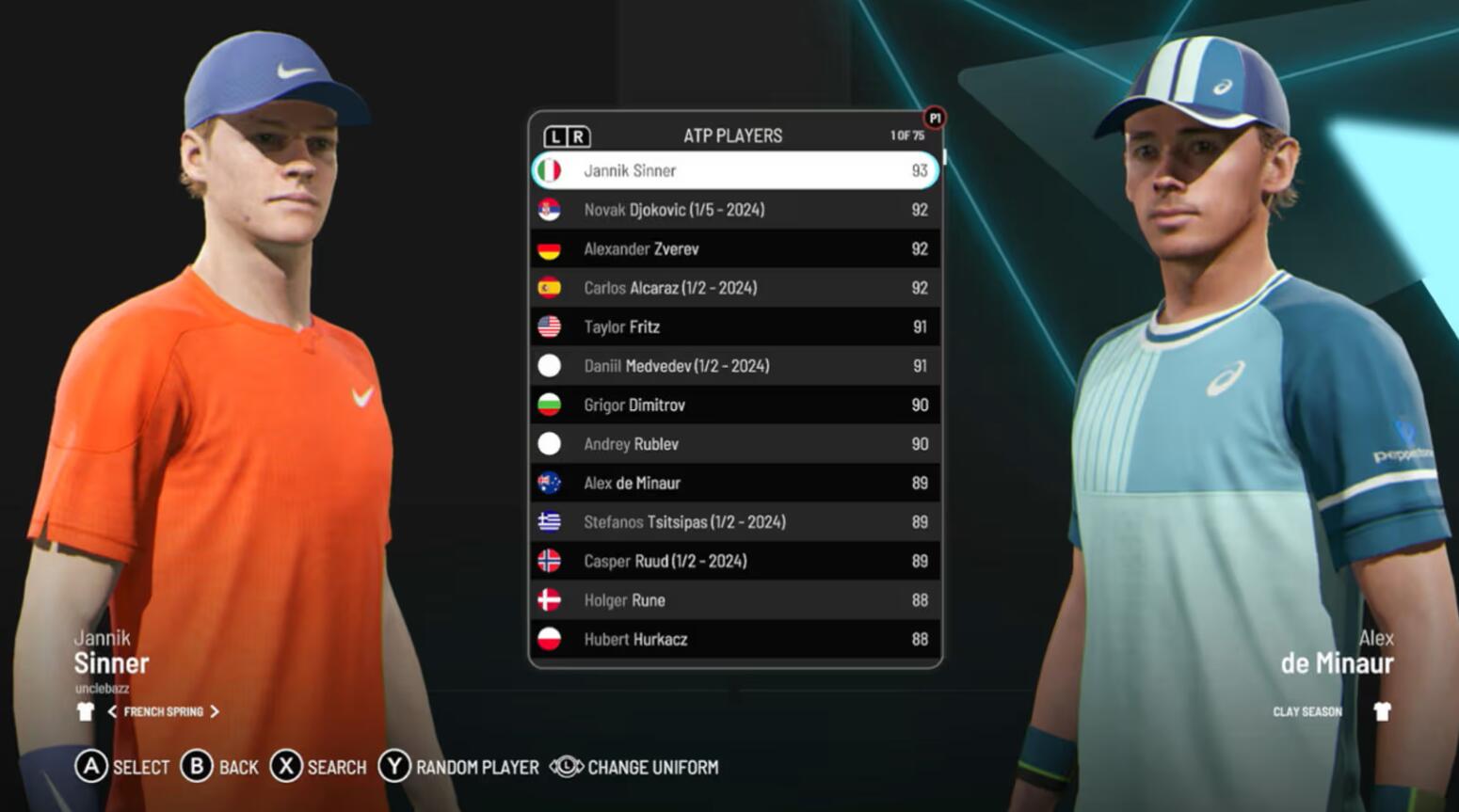
Task: Click the P1 badge above the player list
Action: 935,116
